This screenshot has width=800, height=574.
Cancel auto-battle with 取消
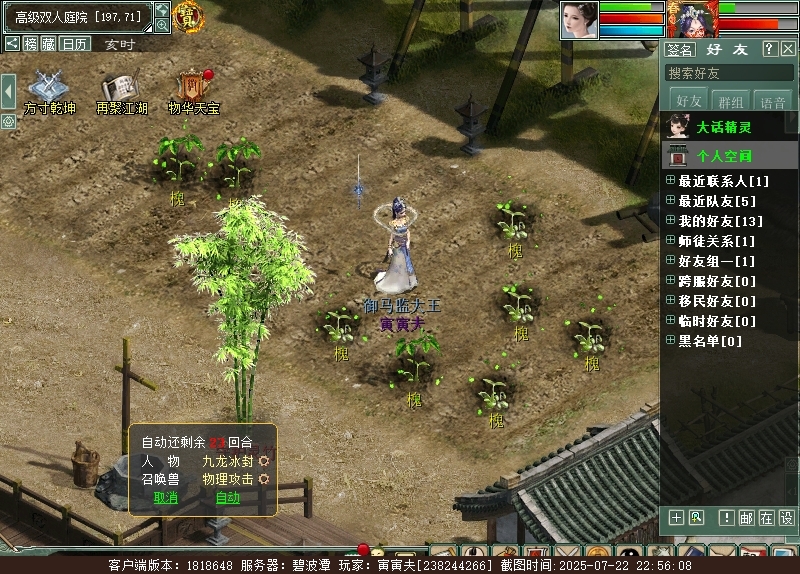tap(165, 497)
